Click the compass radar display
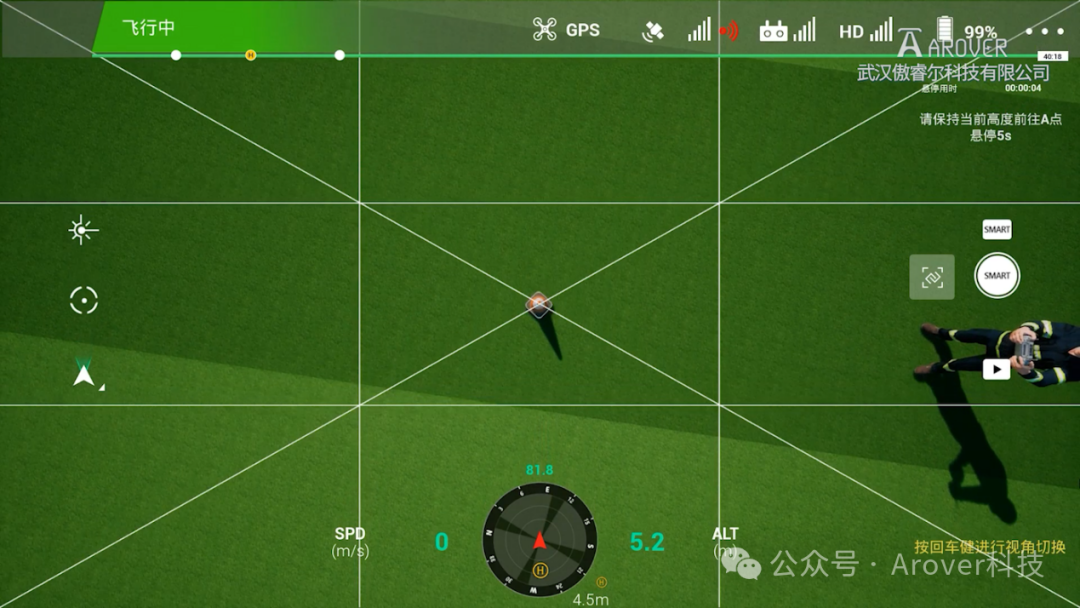 click(540, 541)
